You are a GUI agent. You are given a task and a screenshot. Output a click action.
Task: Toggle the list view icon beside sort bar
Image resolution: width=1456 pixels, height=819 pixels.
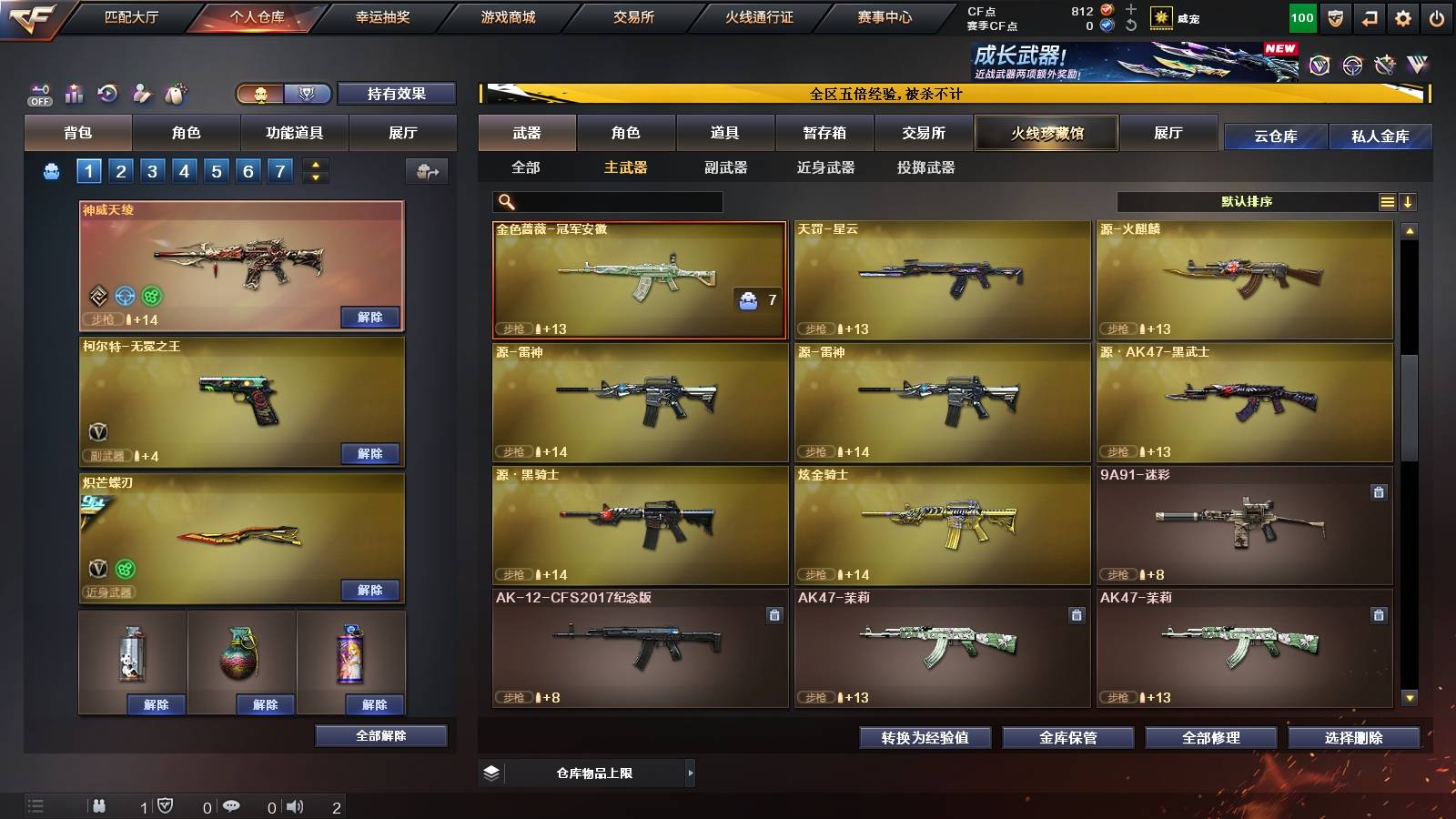coord(1387,201)
